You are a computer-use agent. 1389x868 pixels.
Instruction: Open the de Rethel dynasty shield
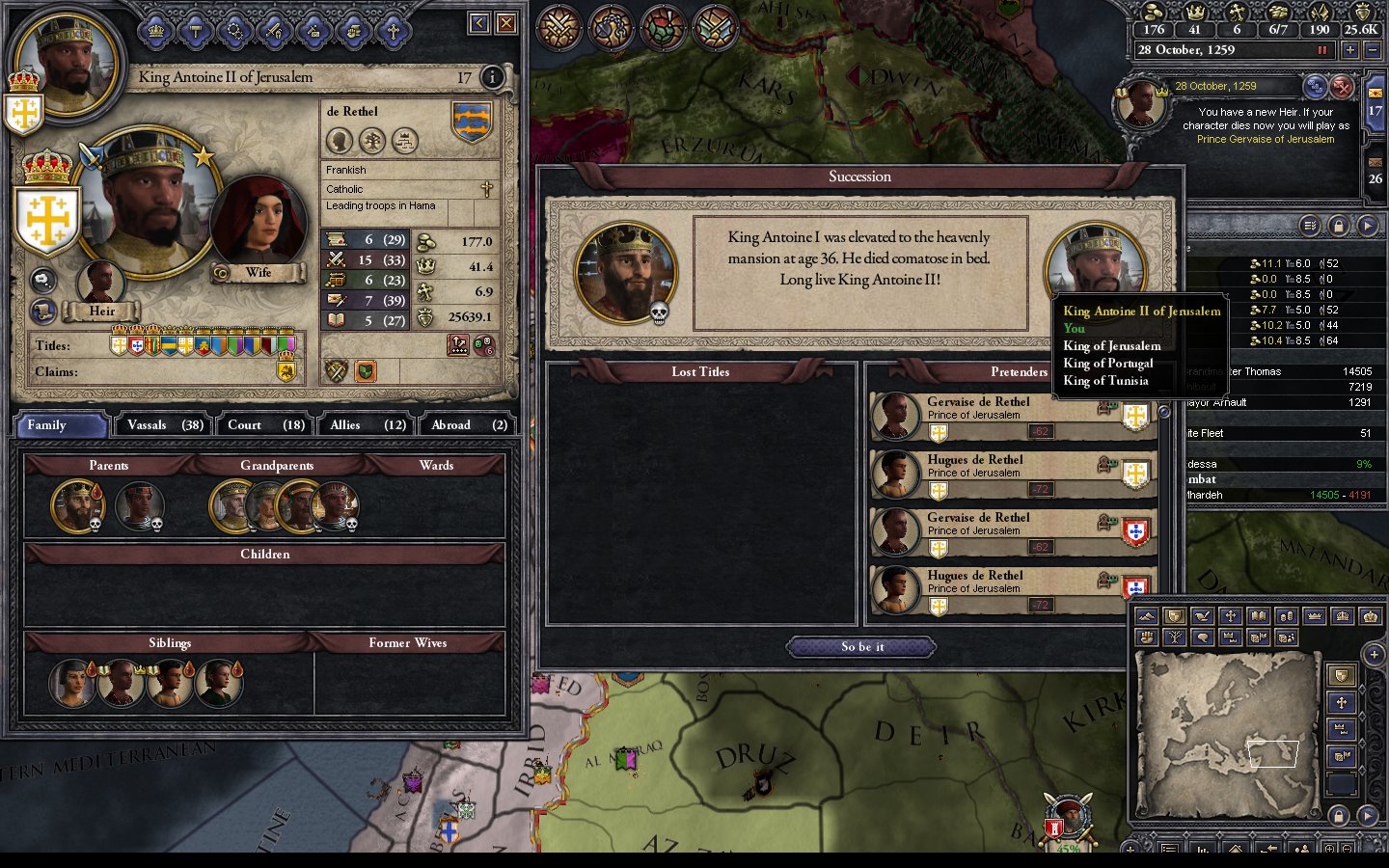pyautogui.click(x=472, y=122)
